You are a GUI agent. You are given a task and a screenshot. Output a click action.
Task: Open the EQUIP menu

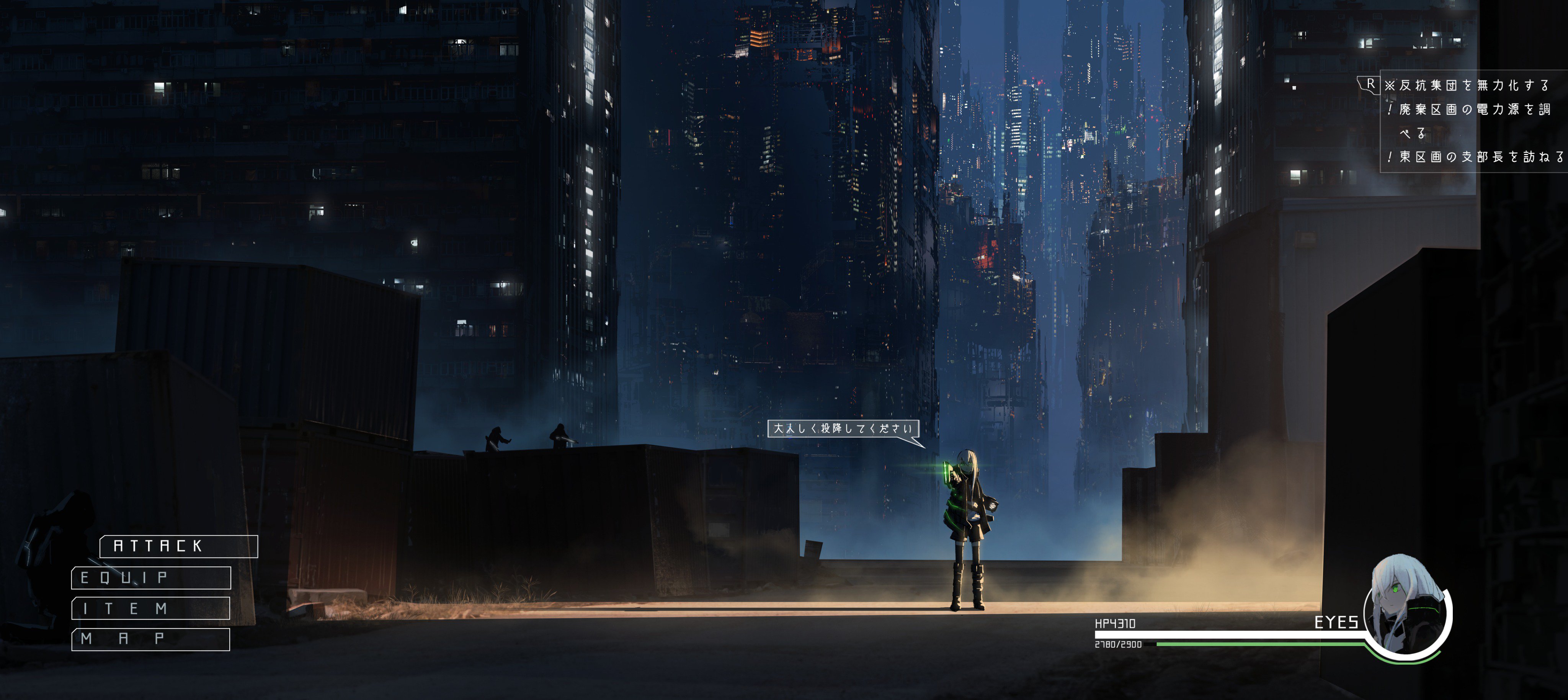[151, 577]
